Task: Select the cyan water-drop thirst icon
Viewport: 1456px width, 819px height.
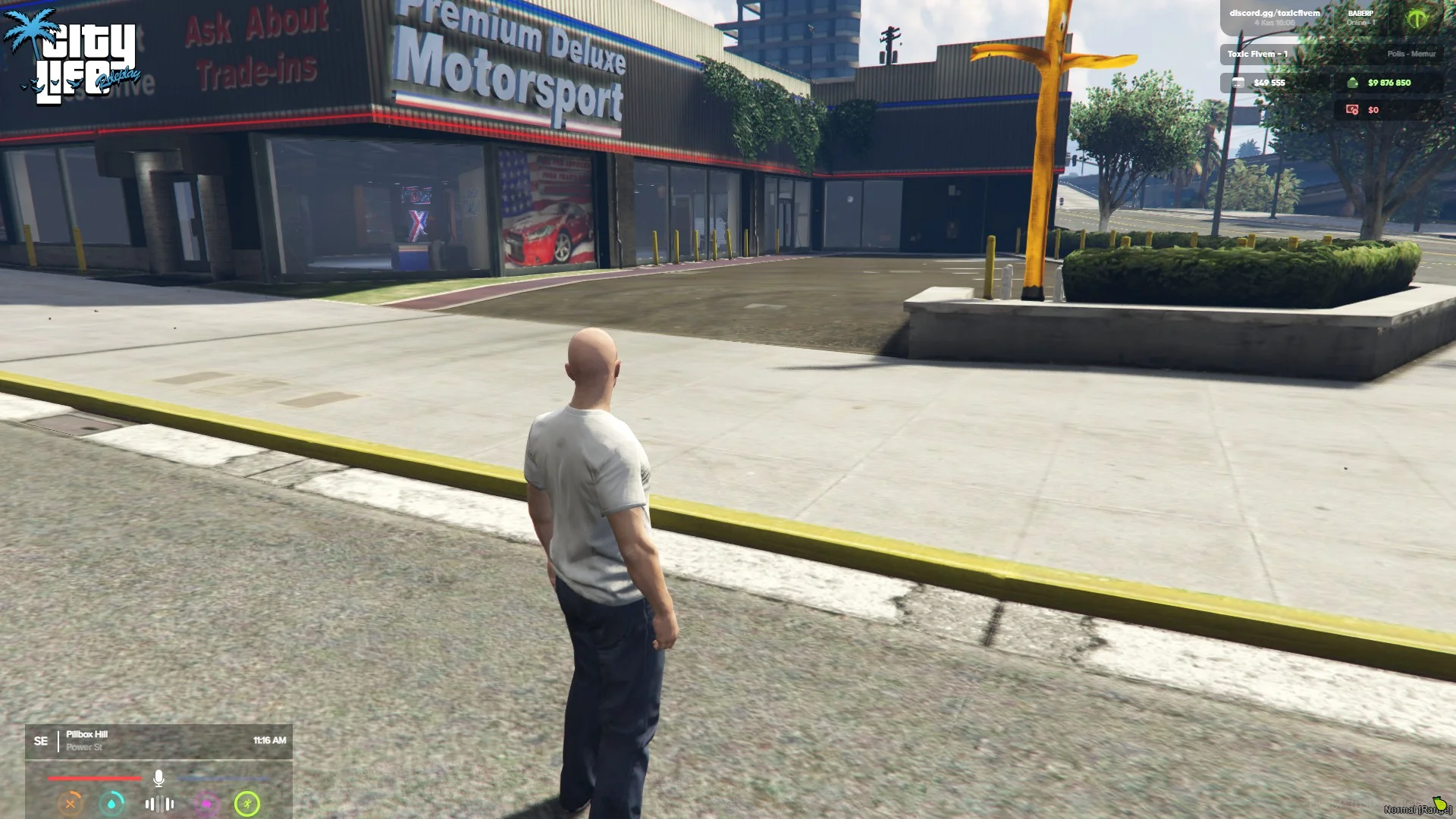Action: tap(112, 804)
